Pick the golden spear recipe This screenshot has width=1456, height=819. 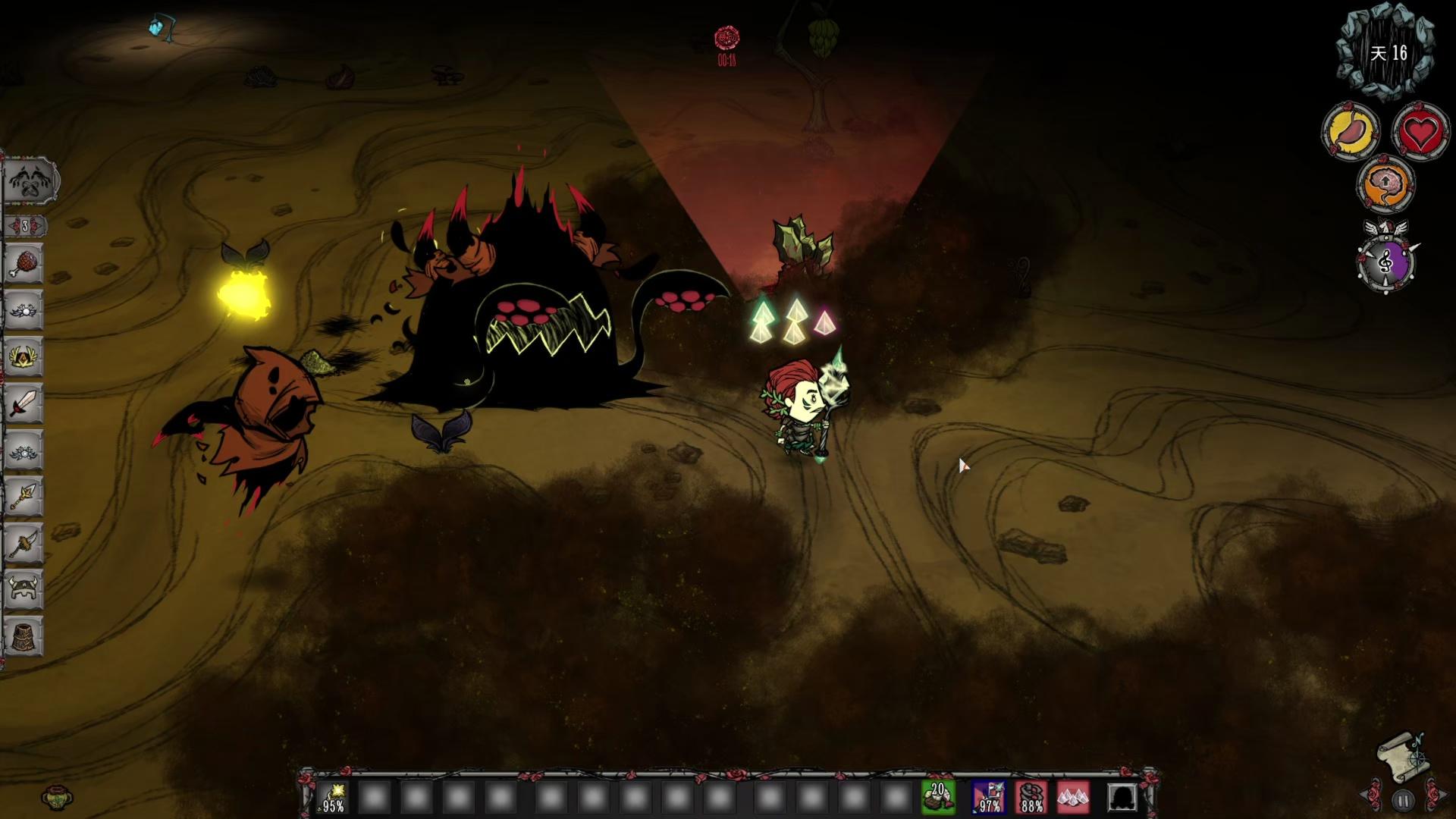(24, 497)
